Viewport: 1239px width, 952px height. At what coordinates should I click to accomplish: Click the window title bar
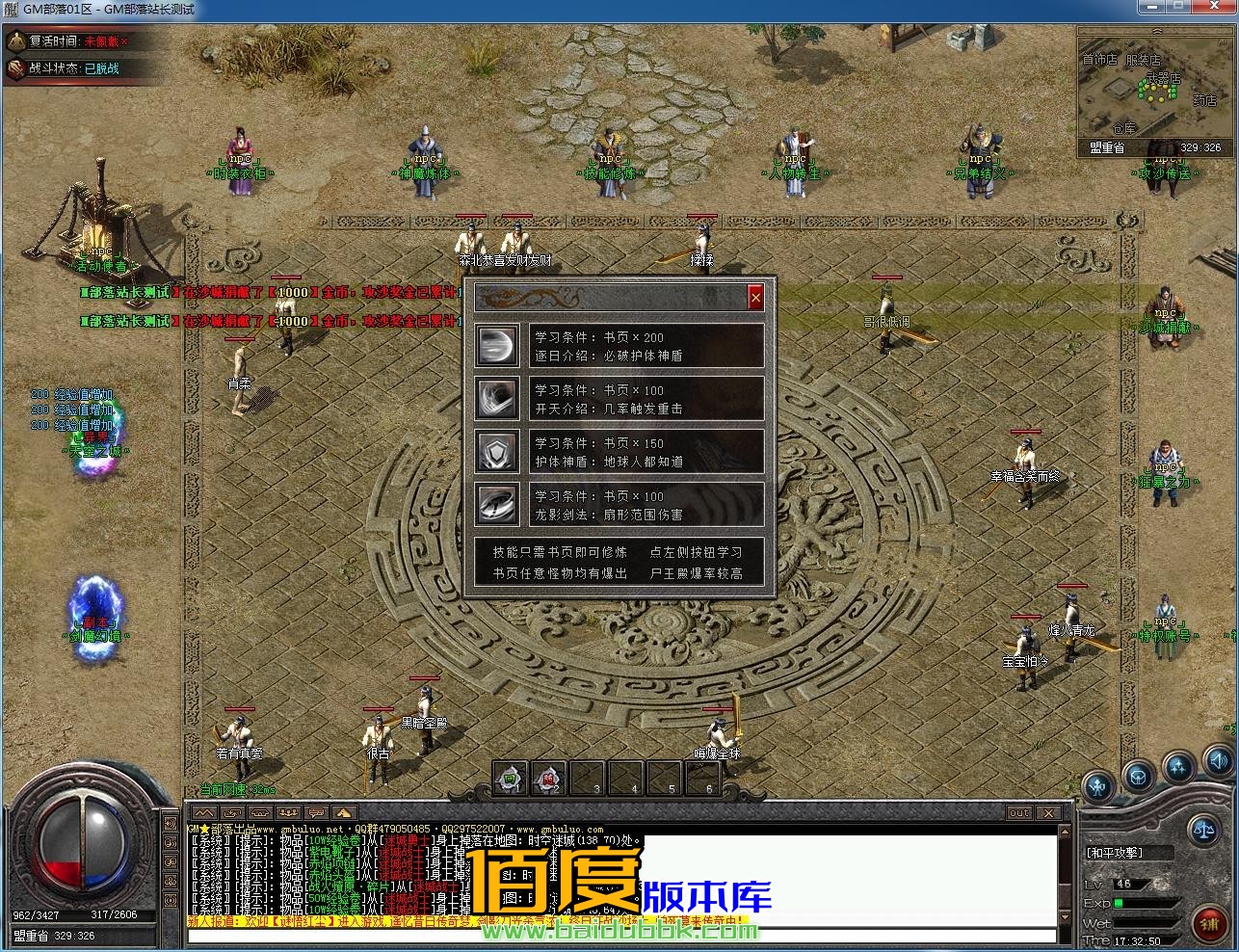pyautogui.click(x=617, y=10)
